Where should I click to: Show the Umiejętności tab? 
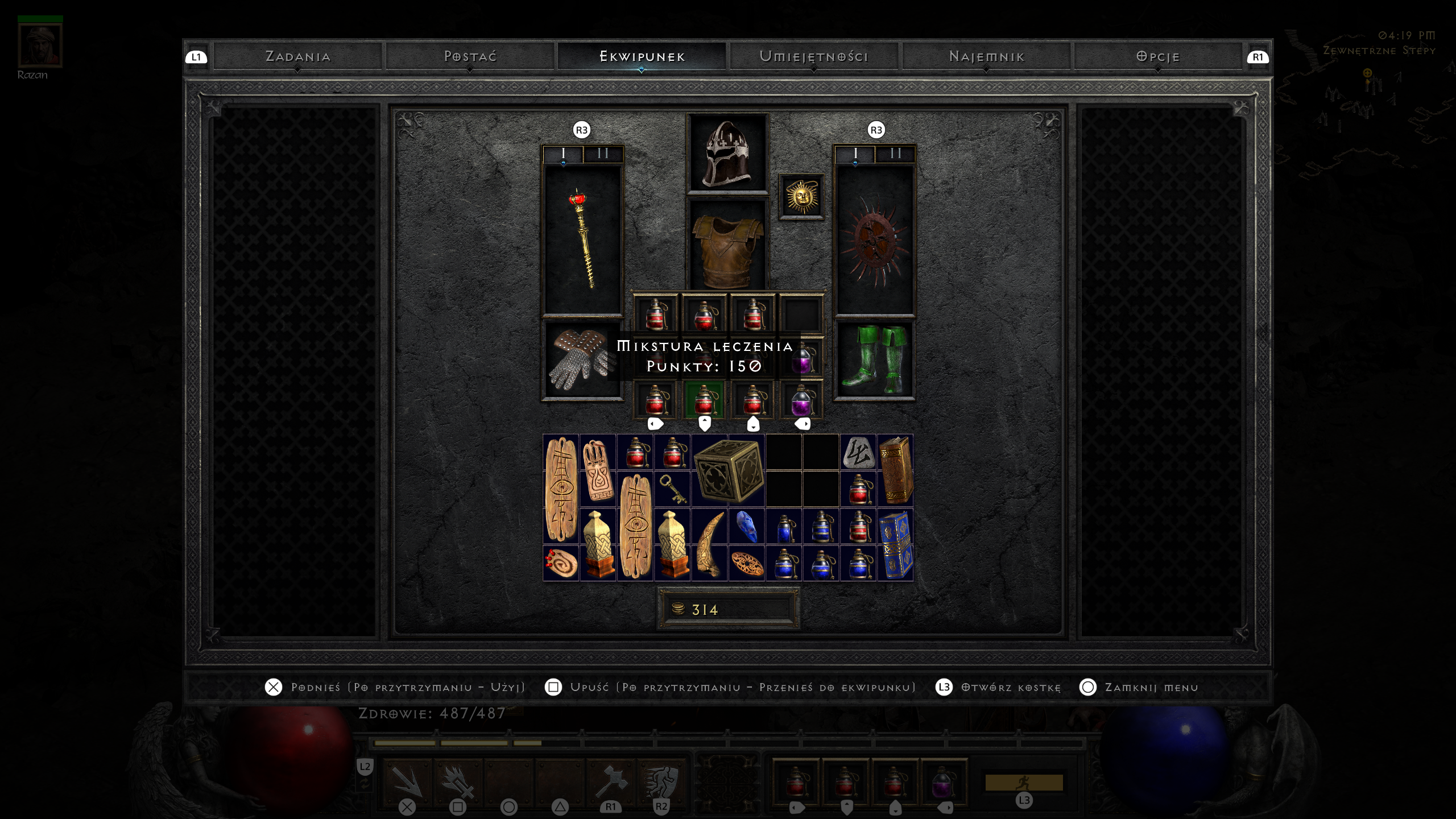(814, 57)
